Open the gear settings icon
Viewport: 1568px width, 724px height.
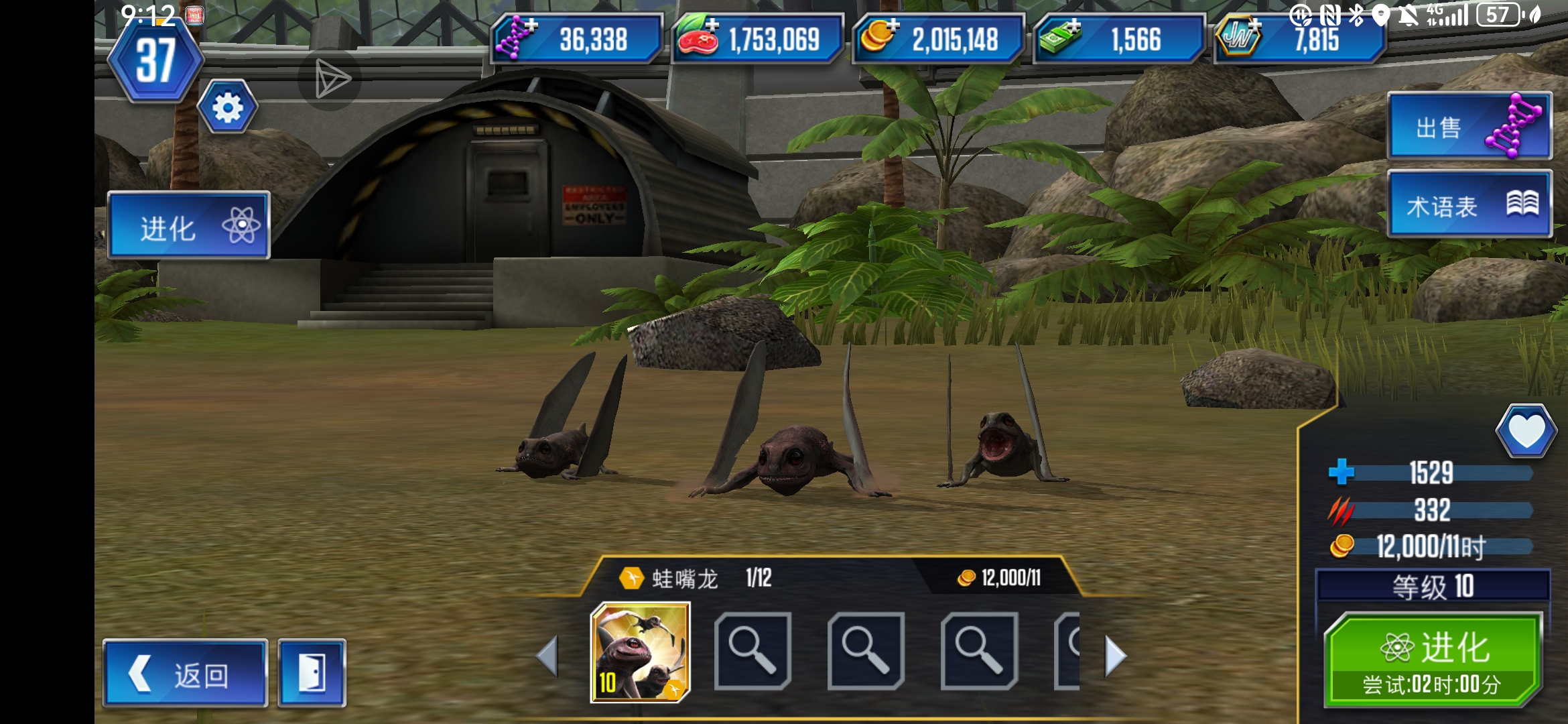pos(228,107)
